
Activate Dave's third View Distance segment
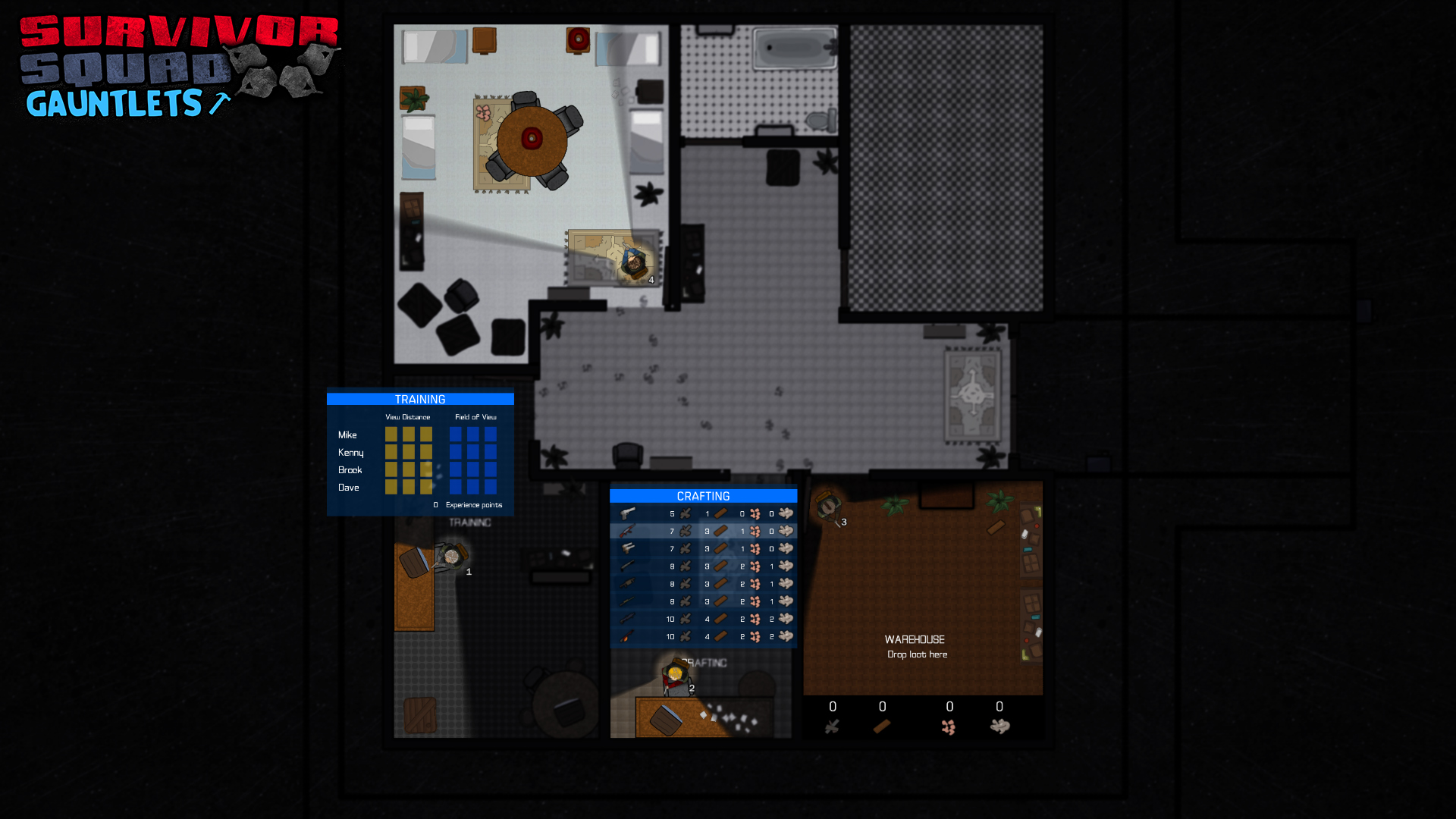(x=427, y=488)
